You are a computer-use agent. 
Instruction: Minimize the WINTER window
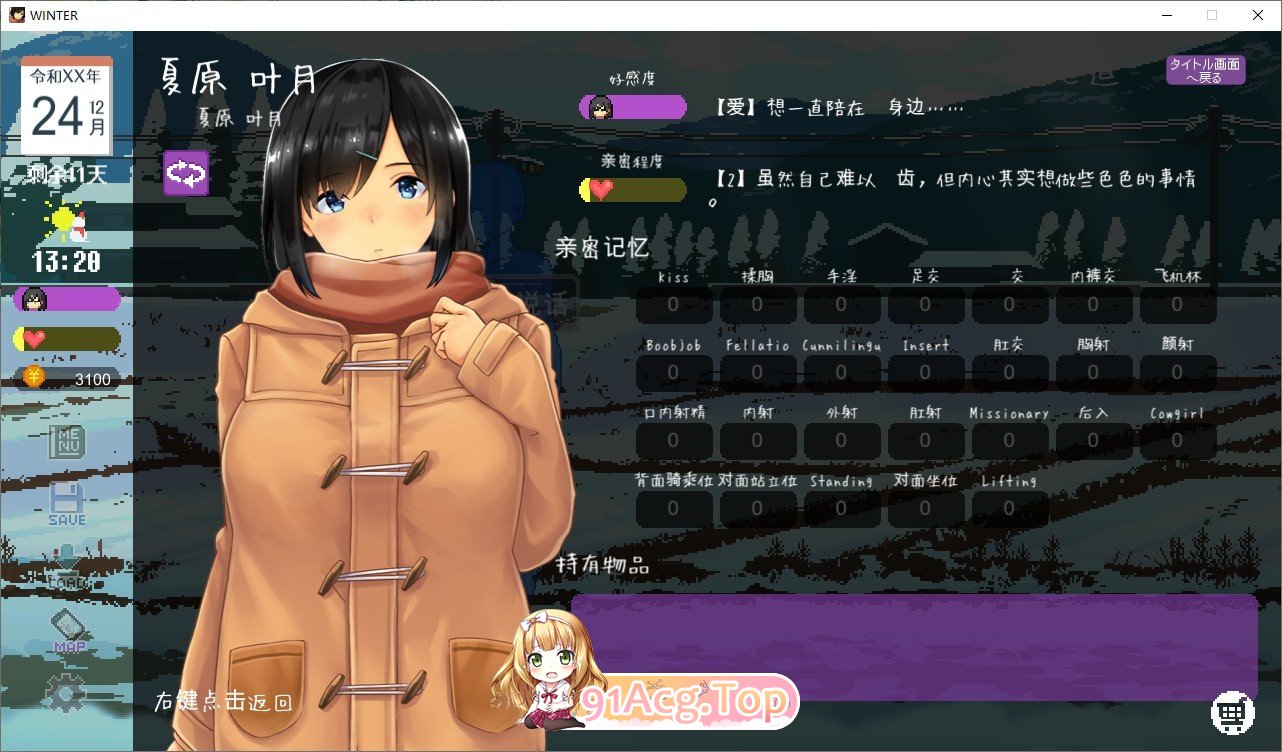(1167, 15)
